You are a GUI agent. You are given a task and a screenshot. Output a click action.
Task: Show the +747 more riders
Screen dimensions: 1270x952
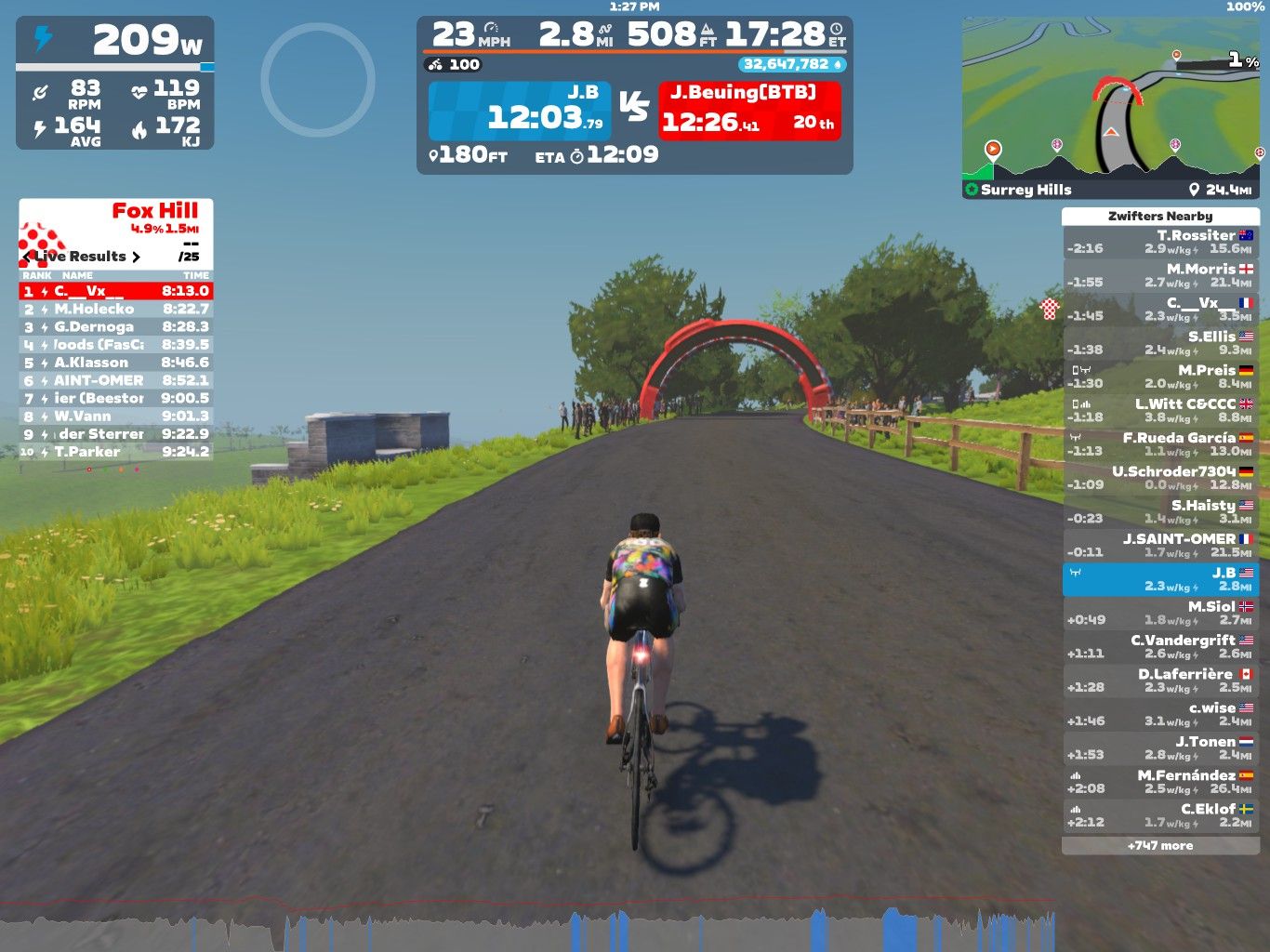pyautogui.click(x=1160, y=846)
